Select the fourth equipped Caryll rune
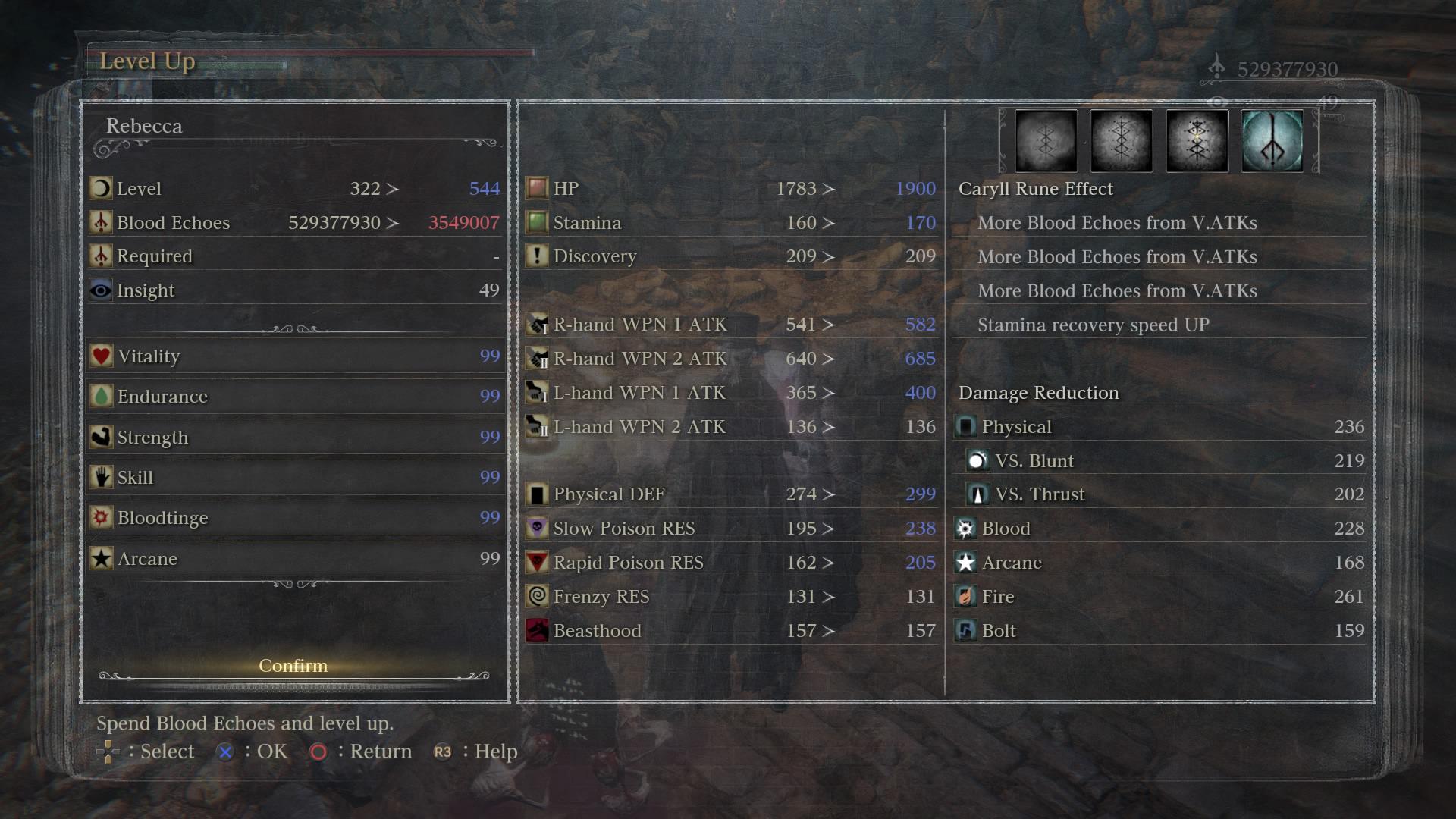The image size is (1456, 819). (x=1272, y=140)
